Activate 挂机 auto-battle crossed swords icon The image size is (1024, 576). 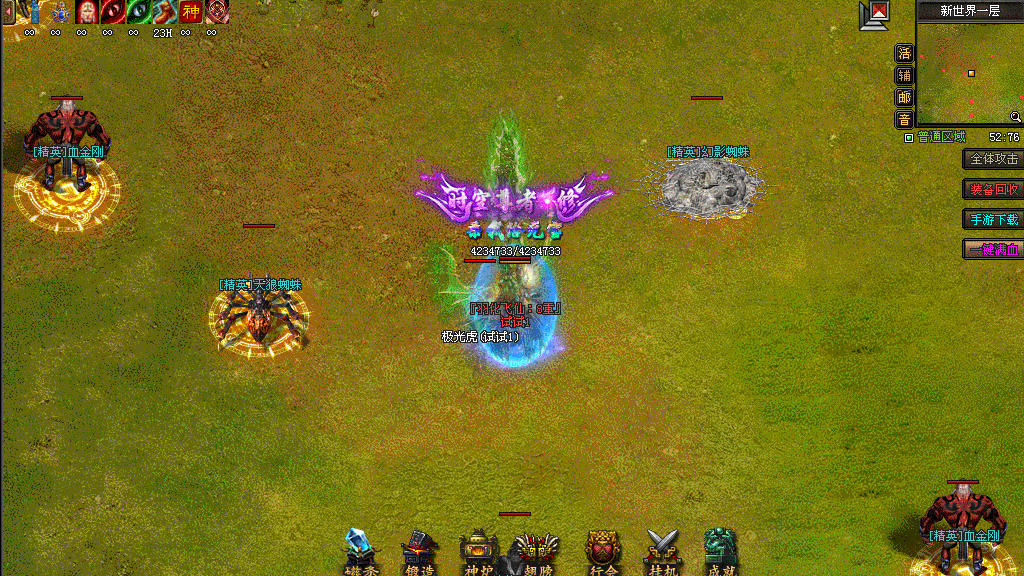662,552
